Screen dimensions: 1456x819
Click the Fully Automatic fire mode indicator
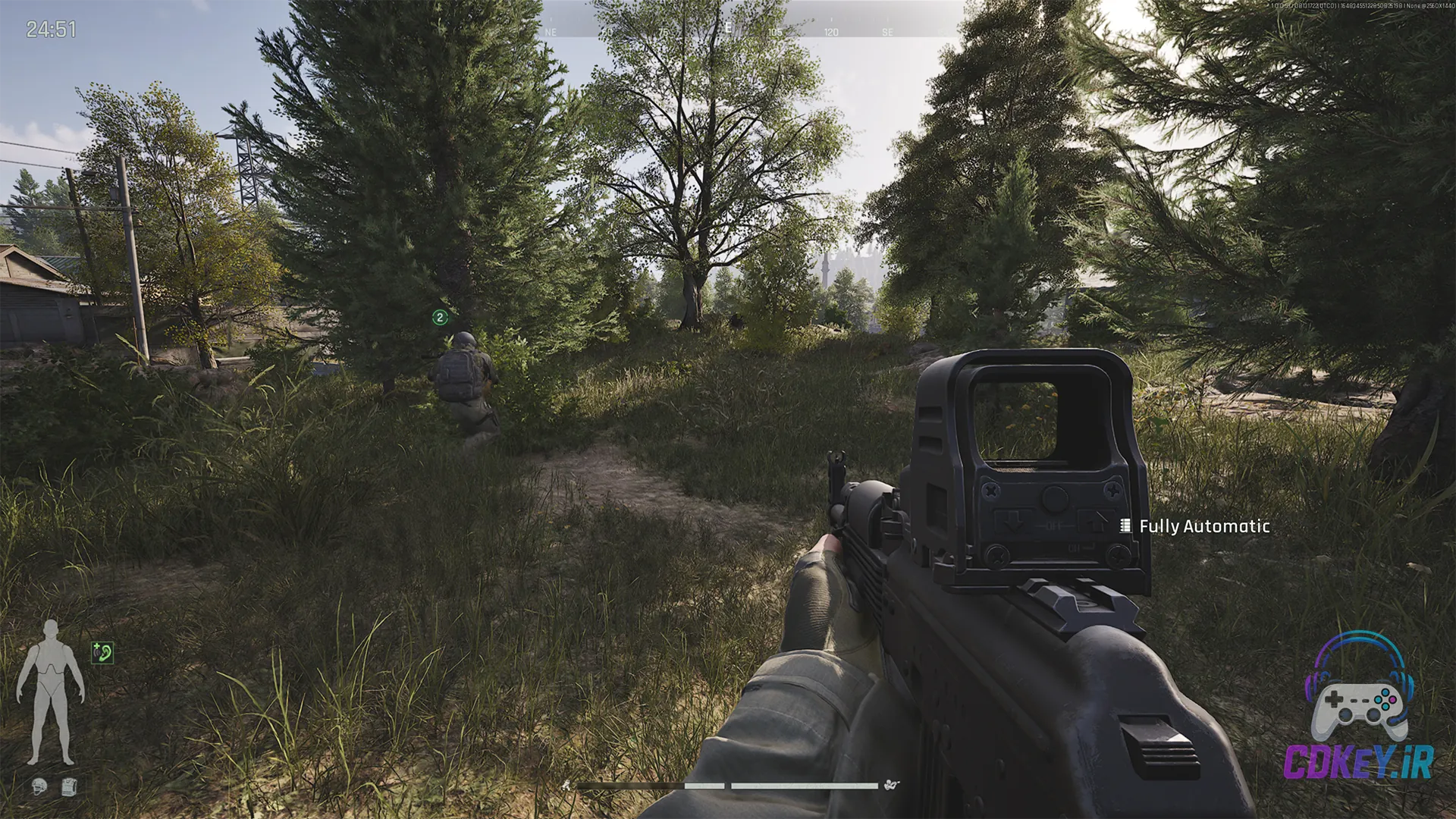[x=1196, y=526]
